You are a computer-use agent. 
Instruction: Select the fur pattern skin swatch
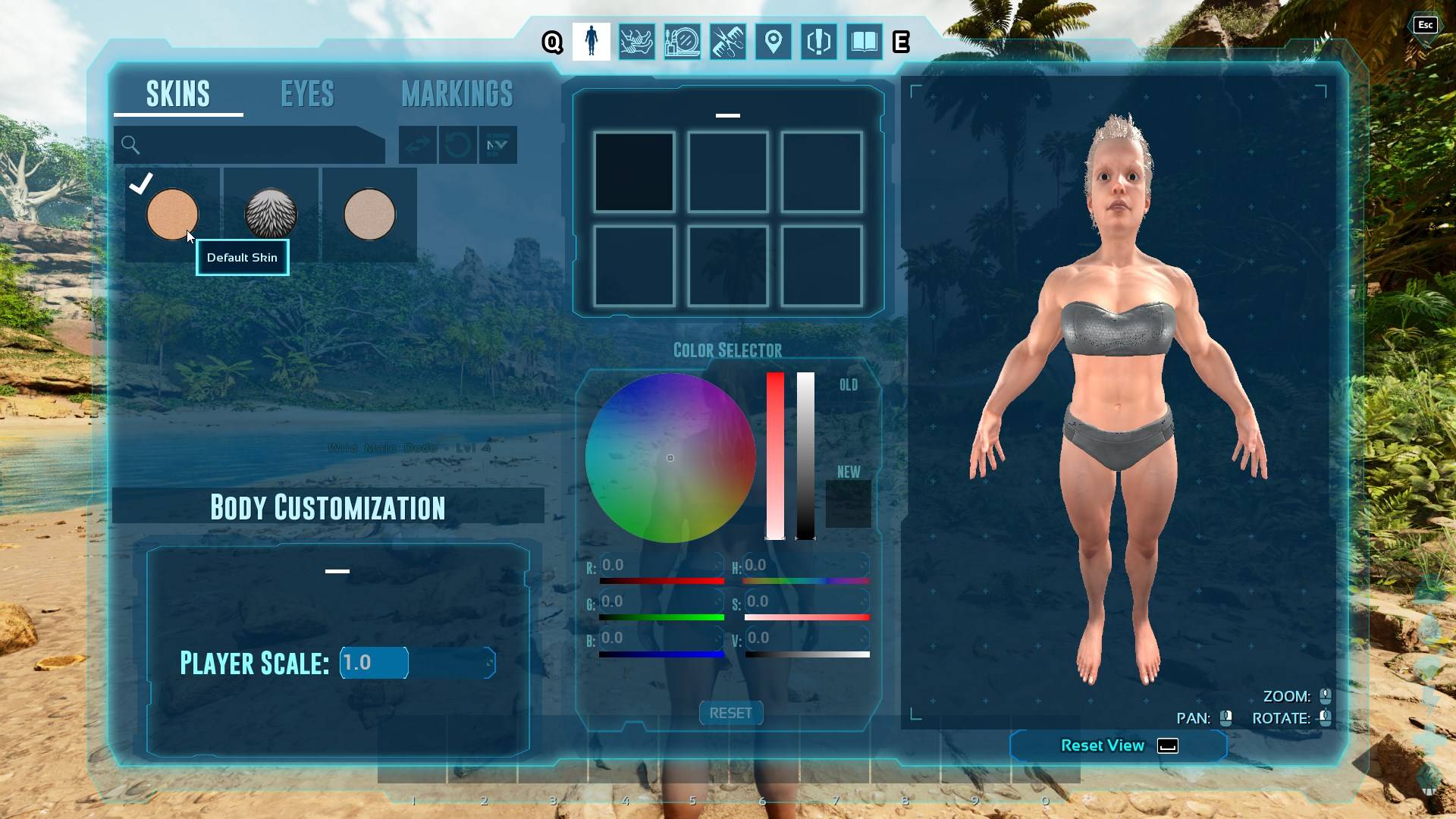pos(271,215)
